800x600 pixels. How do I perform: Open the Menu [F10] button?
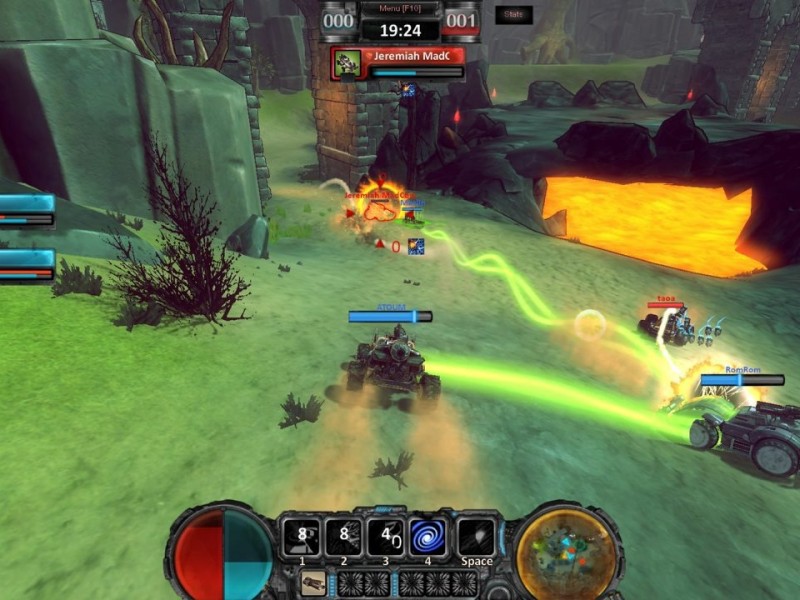[400, 9]
